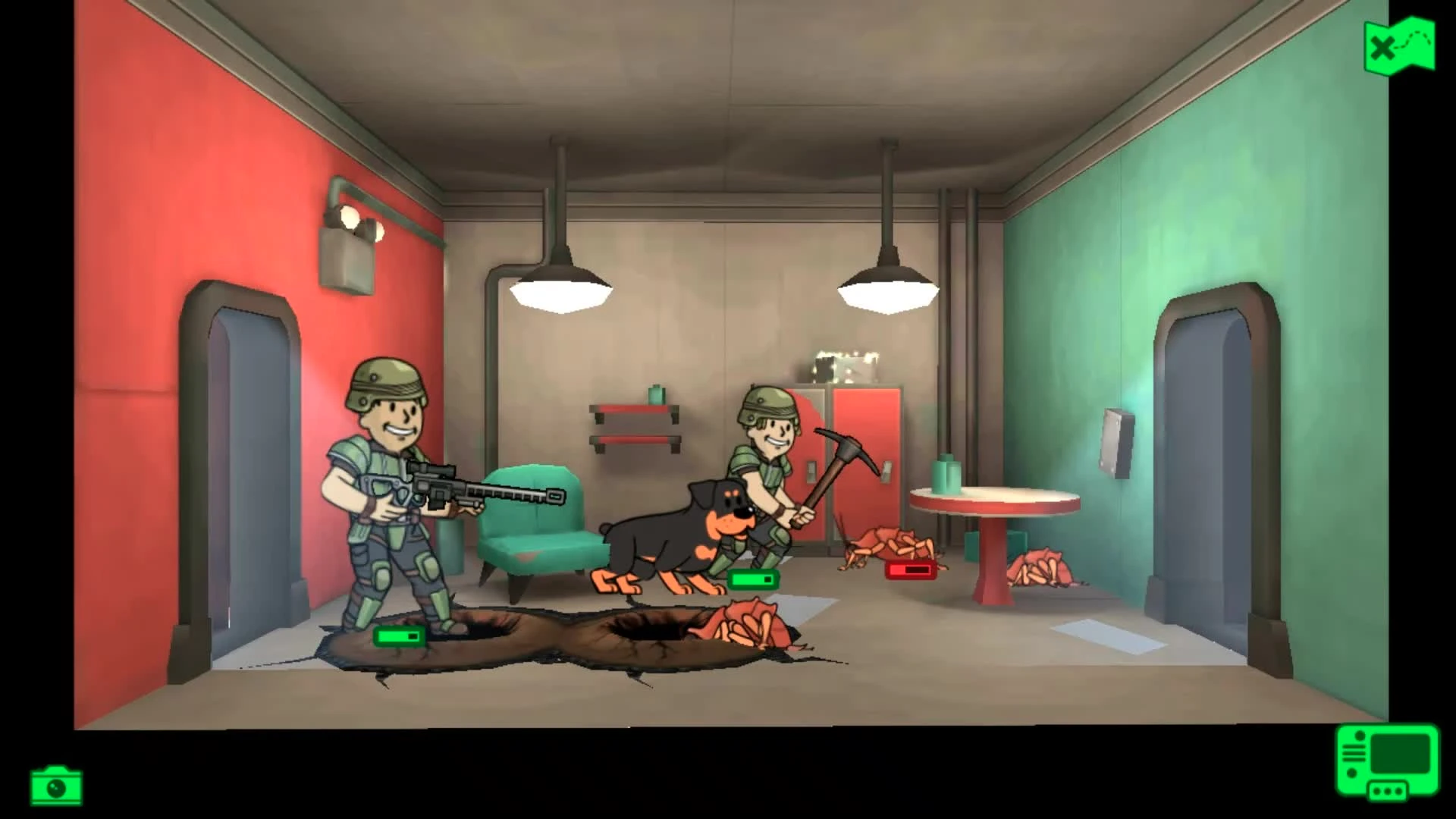Click the dog's green health bar

coord(754,580)
